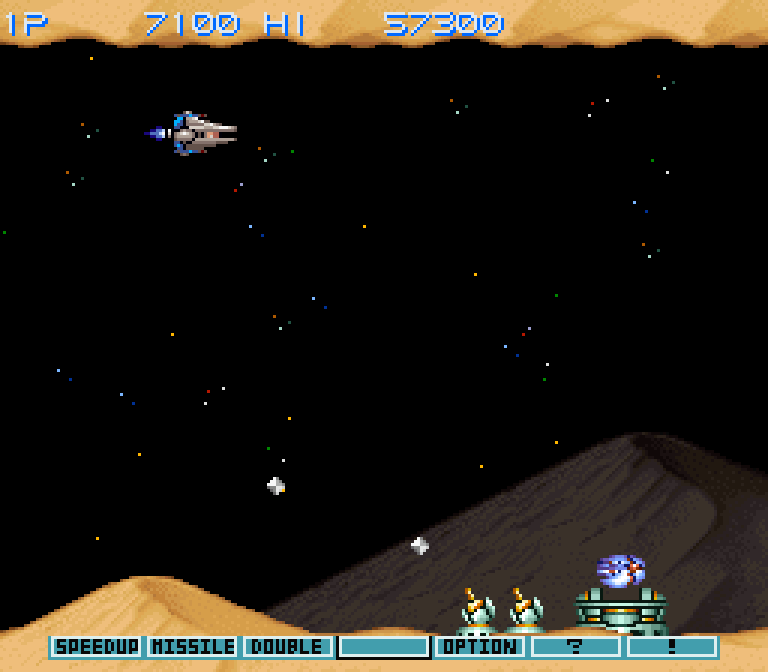This screenshot has width=768, height=672.
Task: Choose the MISSILE power-up slot
Action: tap(192, 647)
